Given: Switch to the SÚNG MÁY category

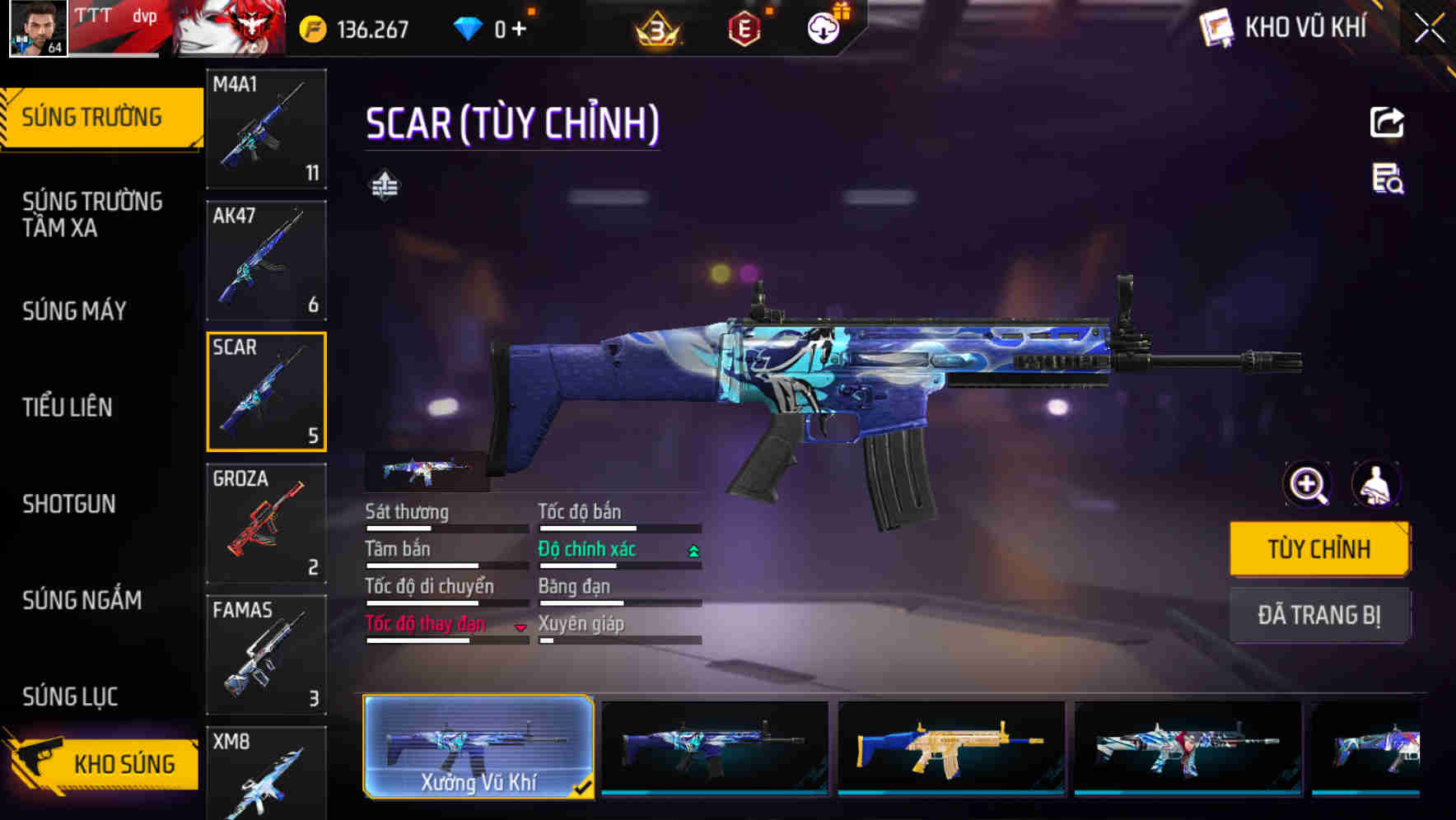Looking at the screenshot, I should pyautogui.click(x=73, y=311).
